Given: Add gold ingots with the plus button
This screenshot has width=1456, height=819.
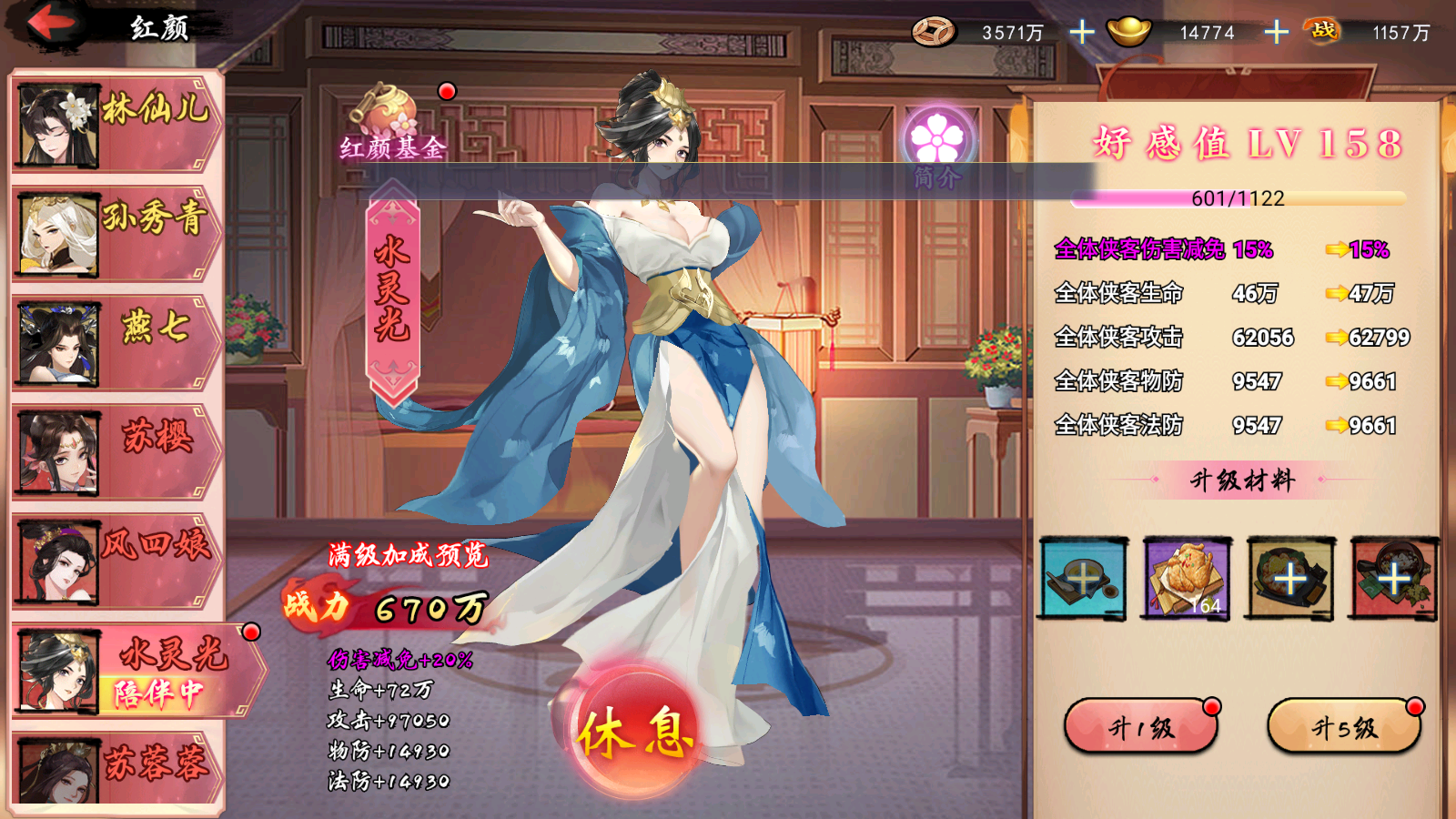Looking at the screenshot, I should pyautogui.click(x=1276, y=33).
